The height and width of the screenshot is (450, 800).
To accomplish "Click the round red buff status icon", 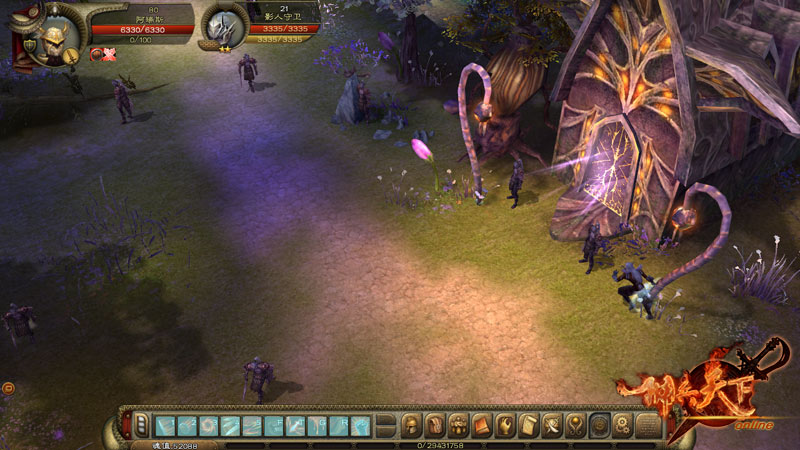I will [97, 53].
